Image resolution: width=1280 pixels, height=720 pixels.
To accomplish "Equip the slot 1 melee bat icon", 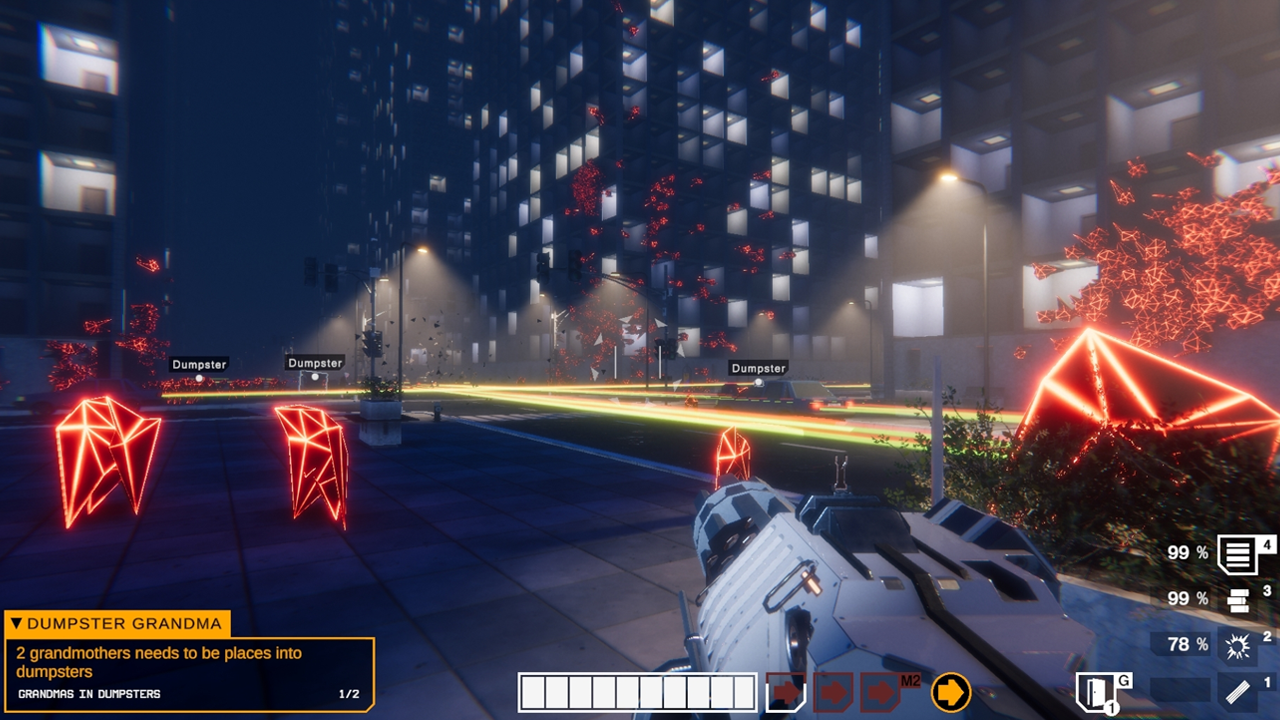I will coord(1238,691).
